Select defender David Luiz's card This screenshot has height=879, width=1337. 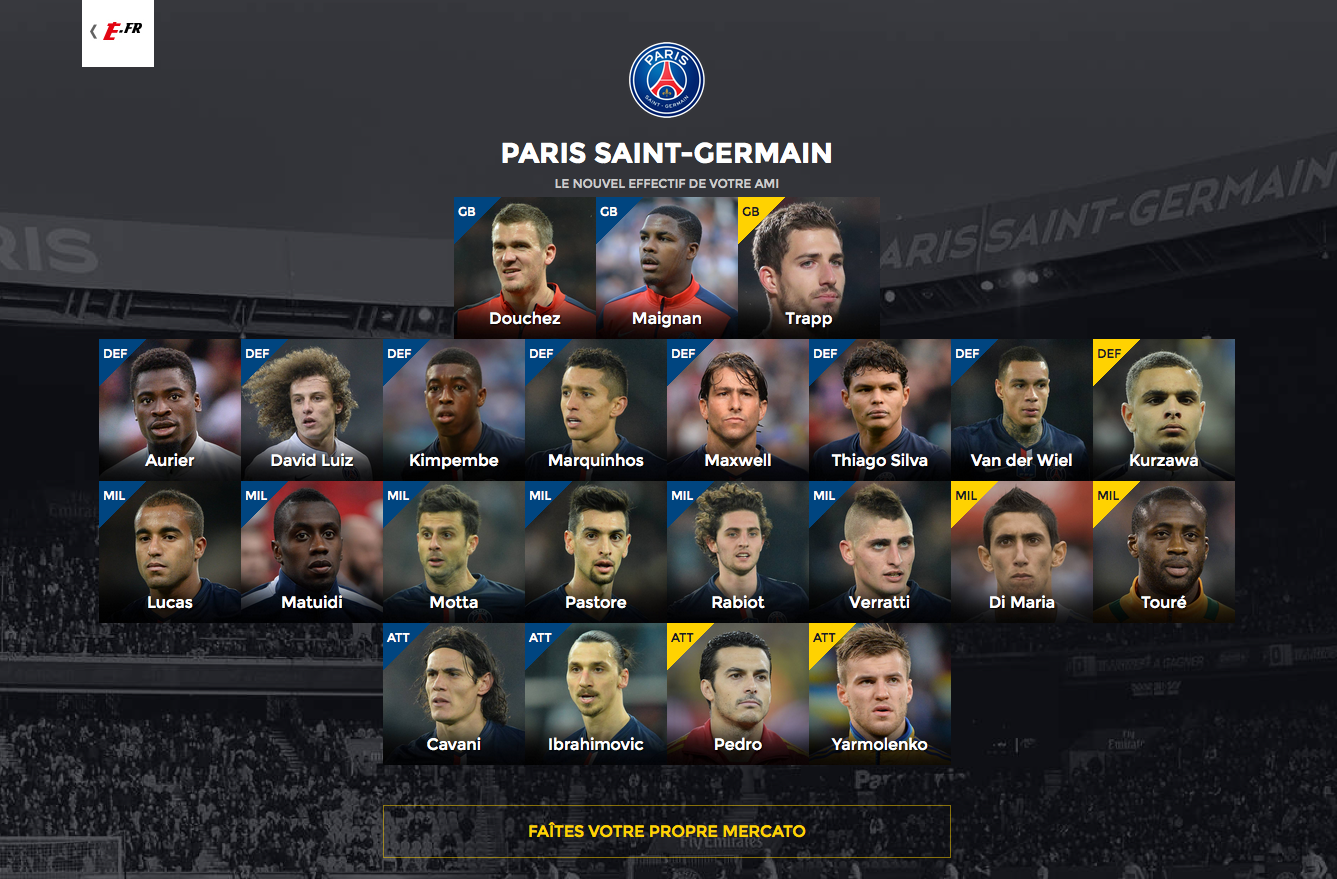(312, 409)
